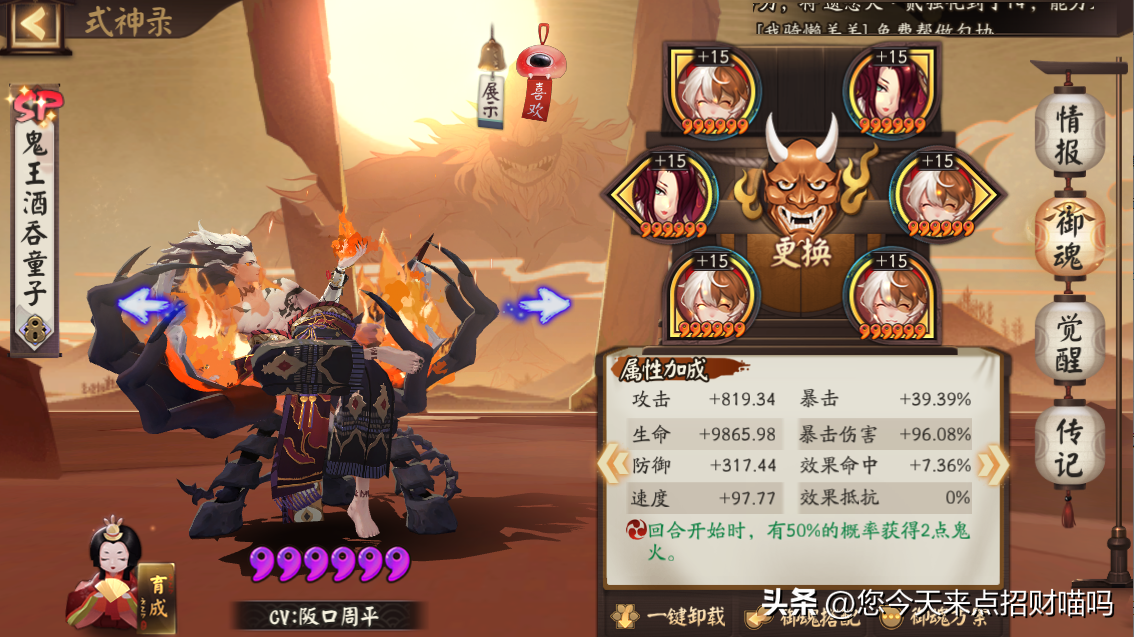View the 传记 lantern tab
Image resolution: width=1134 pixels, height=637 pixels.
[x=1069, y=449]
